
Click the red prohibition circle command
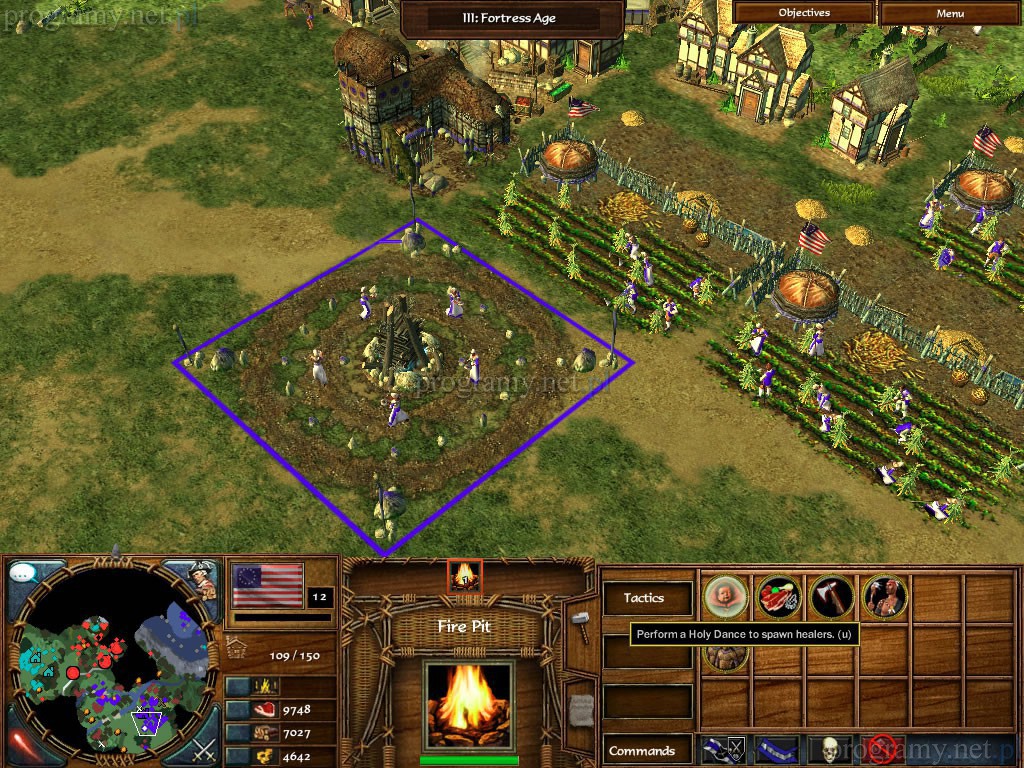point(881,748)
